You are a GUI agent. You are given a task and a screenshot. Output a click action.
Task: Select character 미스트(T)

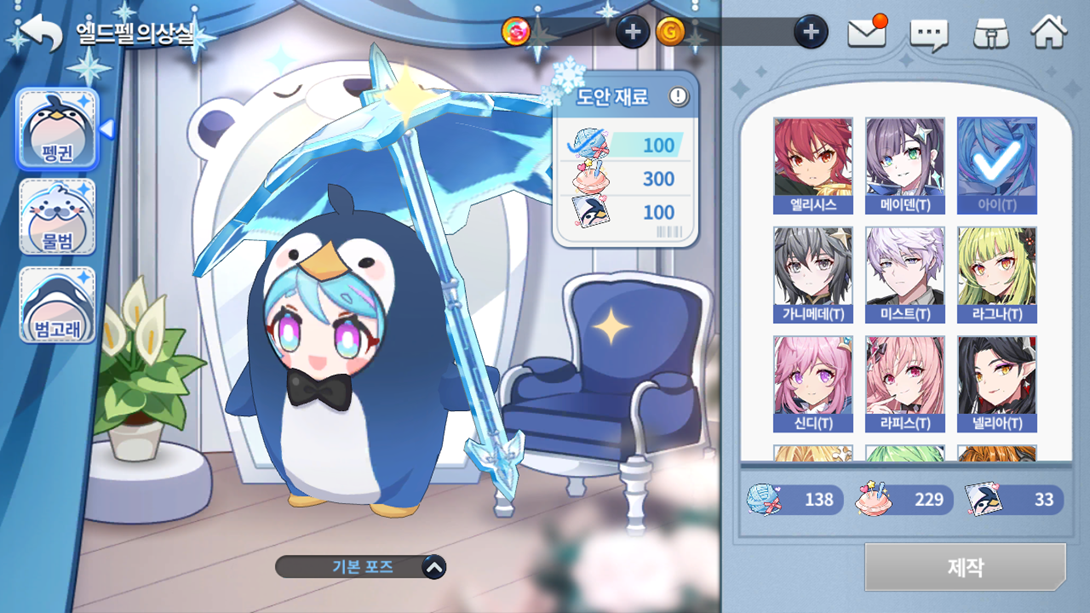pos(905,274)
